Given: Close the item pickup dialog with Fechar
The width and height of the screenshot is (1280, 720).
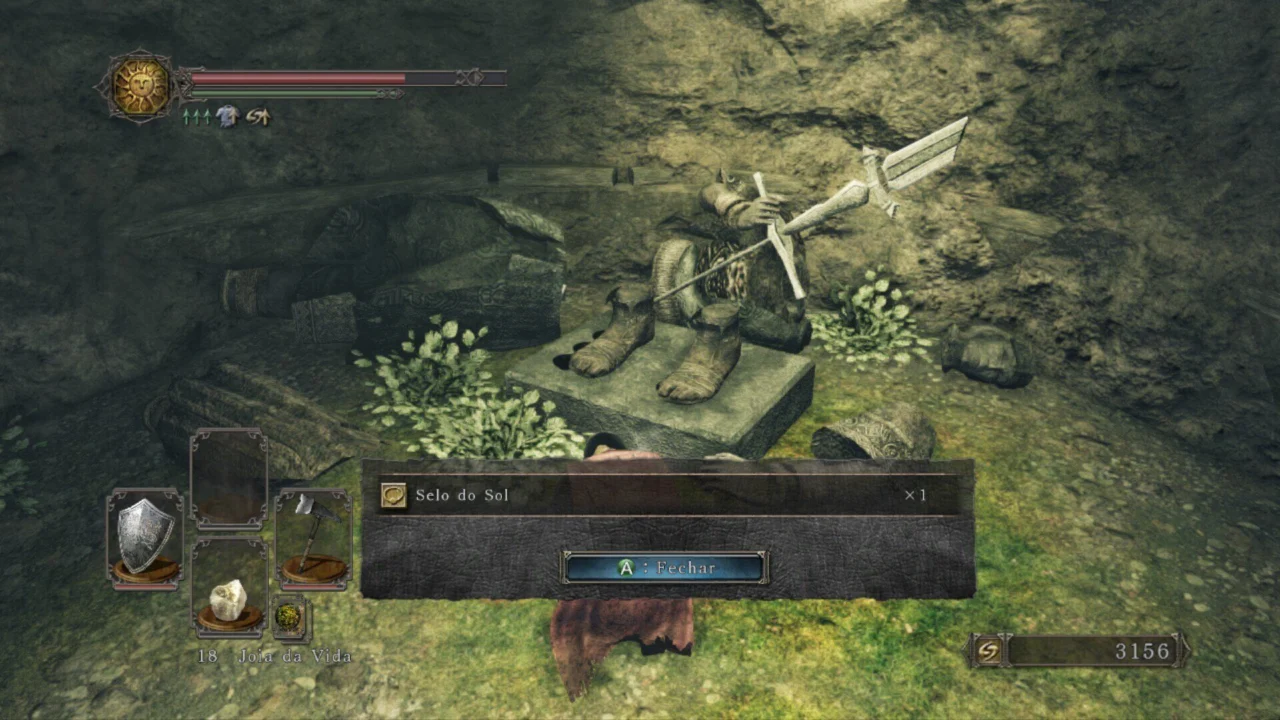Looking at the screenshot, I should pos(665,568).
